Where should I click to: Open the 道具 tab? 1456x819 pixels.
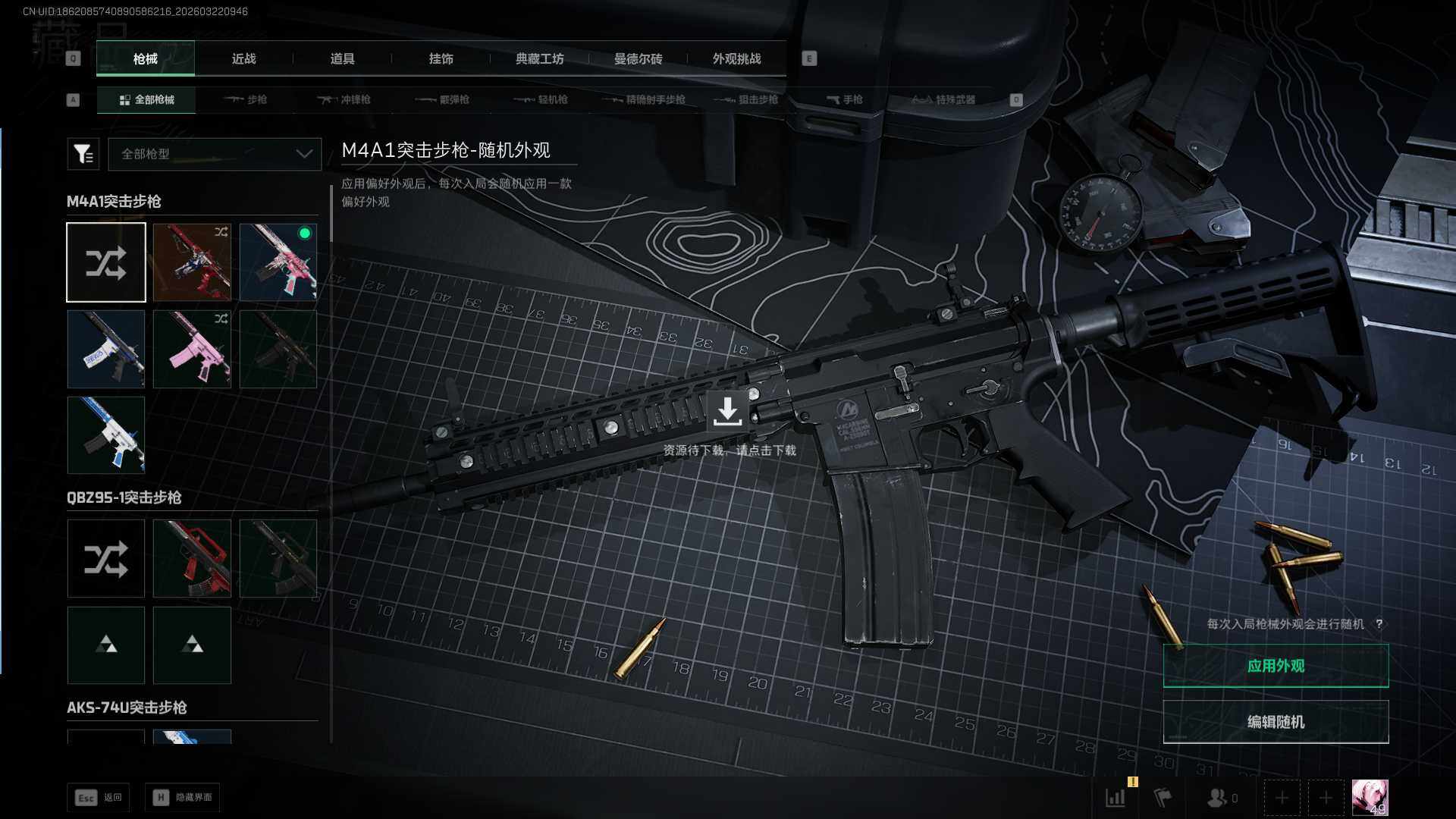click(x=342, y=59)
